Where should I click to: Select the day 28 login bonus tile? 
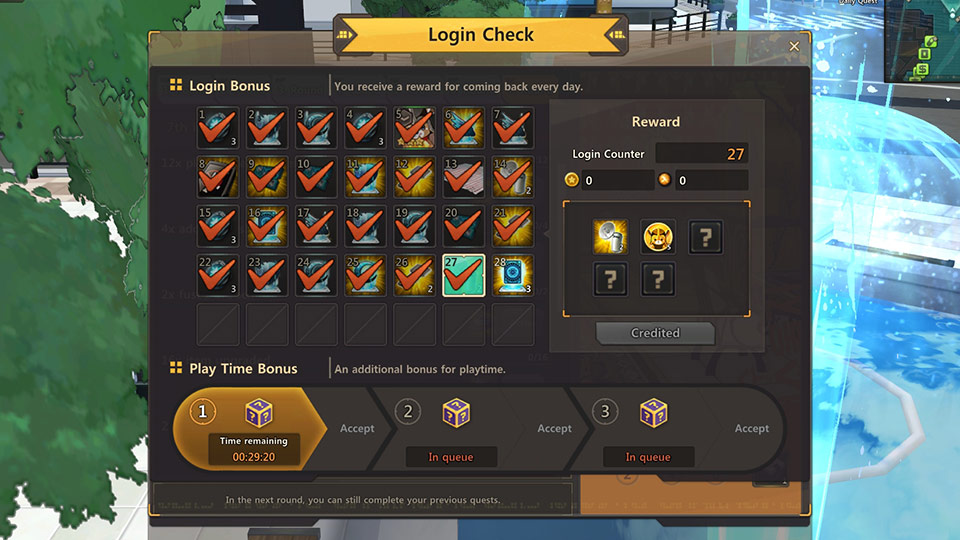pos(513,275)
